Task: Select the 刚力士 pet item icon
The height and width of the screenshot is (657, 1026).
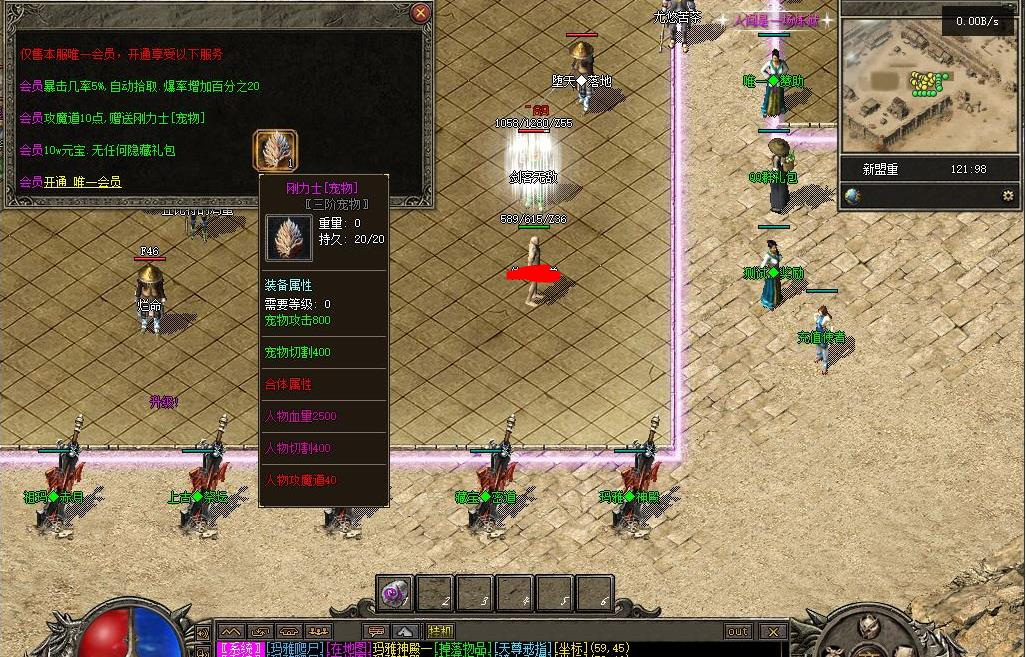Action: (273, 150)
